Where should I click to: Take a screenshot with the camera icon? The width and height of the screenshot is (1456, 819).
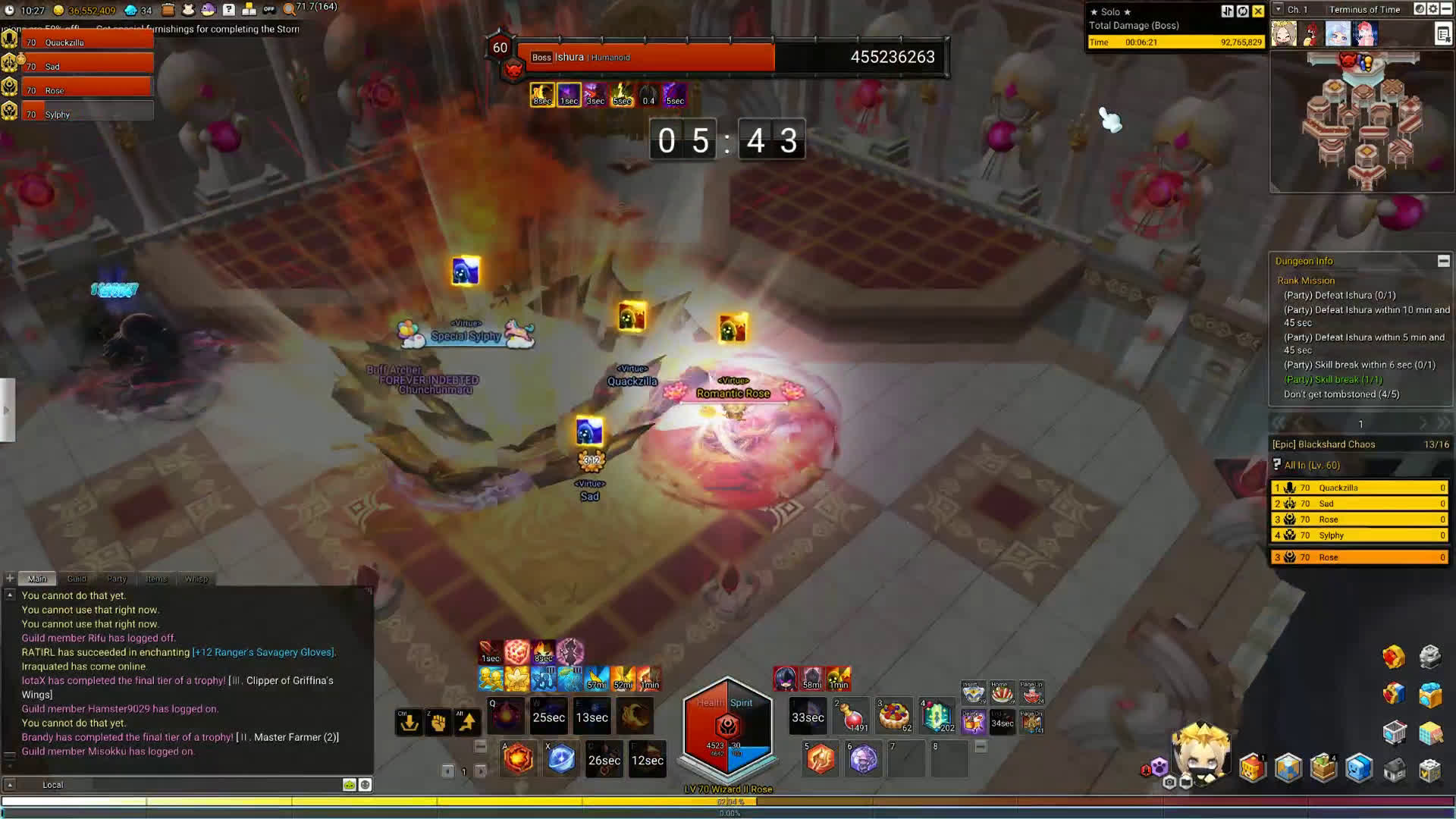(1169, 783)
